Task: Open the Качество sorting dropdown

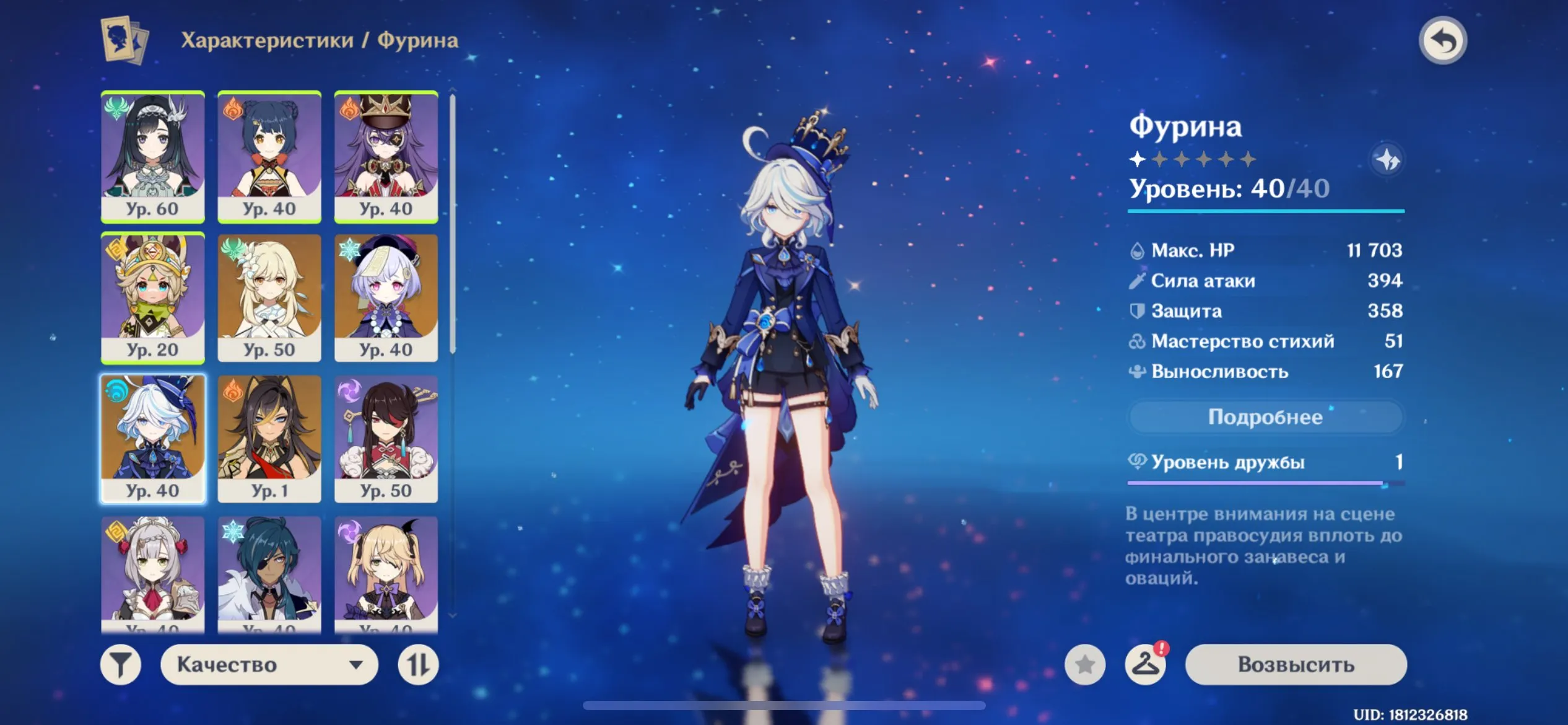Action: [x=271, y=664]
